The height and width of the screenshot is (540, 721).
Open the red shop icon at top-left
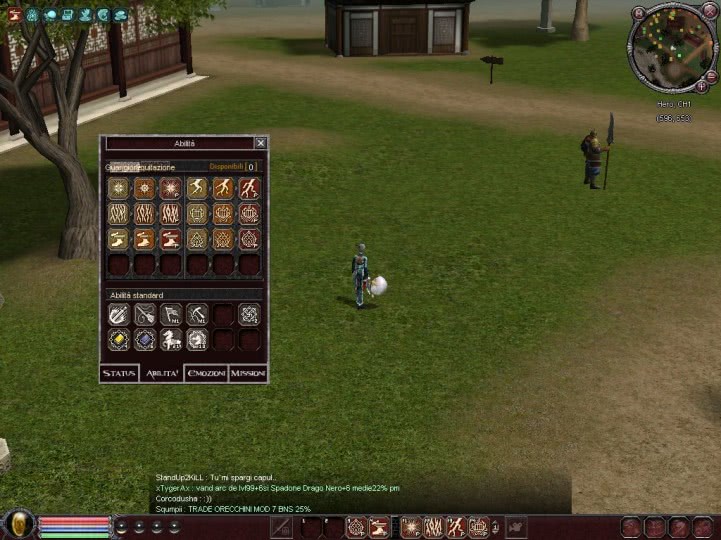pos(15,14)
